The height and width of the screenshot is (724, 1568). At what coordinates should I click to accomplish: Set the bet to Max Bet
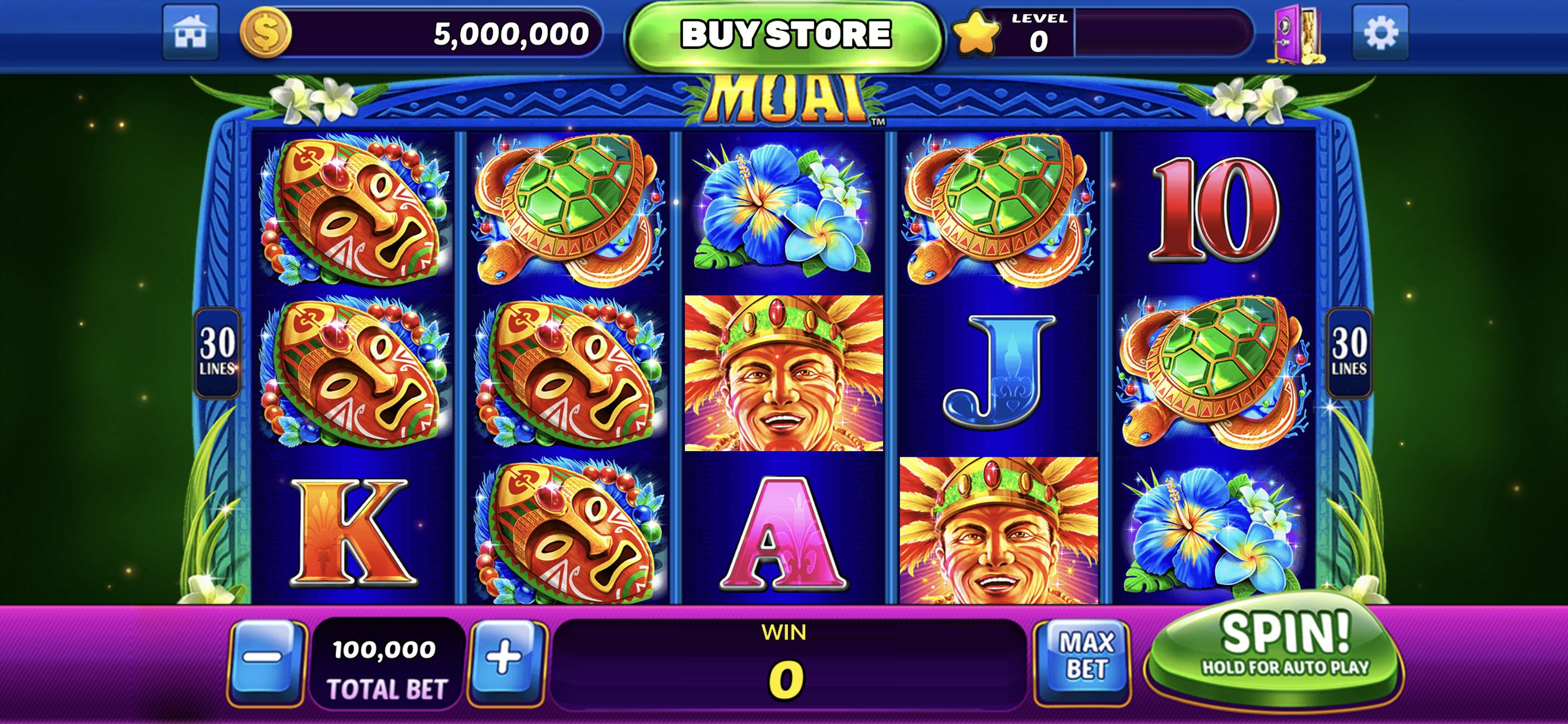(1086, 657)
